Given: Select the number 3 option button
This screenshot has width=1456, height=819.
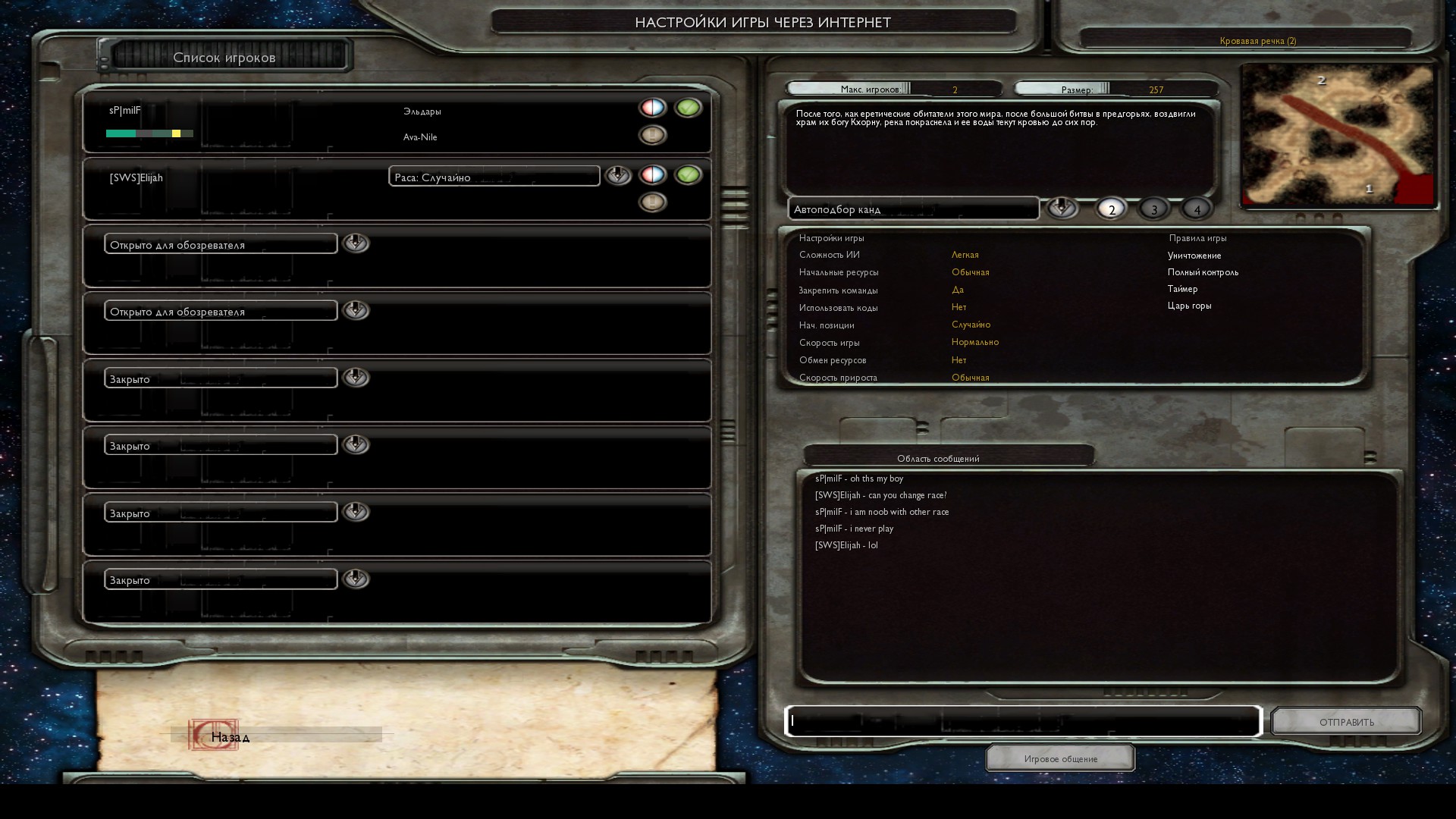Looking at the screenshot, I should (x=1154, y=209).
